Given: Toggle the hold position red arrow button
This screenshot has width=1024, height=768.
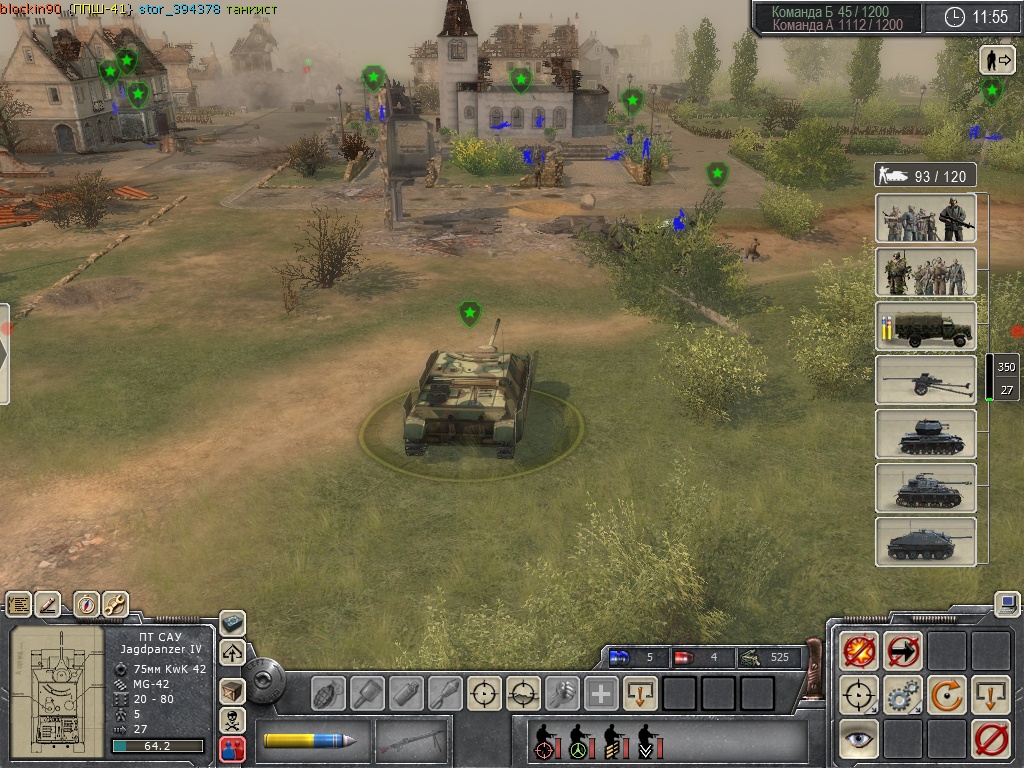Looking at the screenshot, I should tap(903, 651).
